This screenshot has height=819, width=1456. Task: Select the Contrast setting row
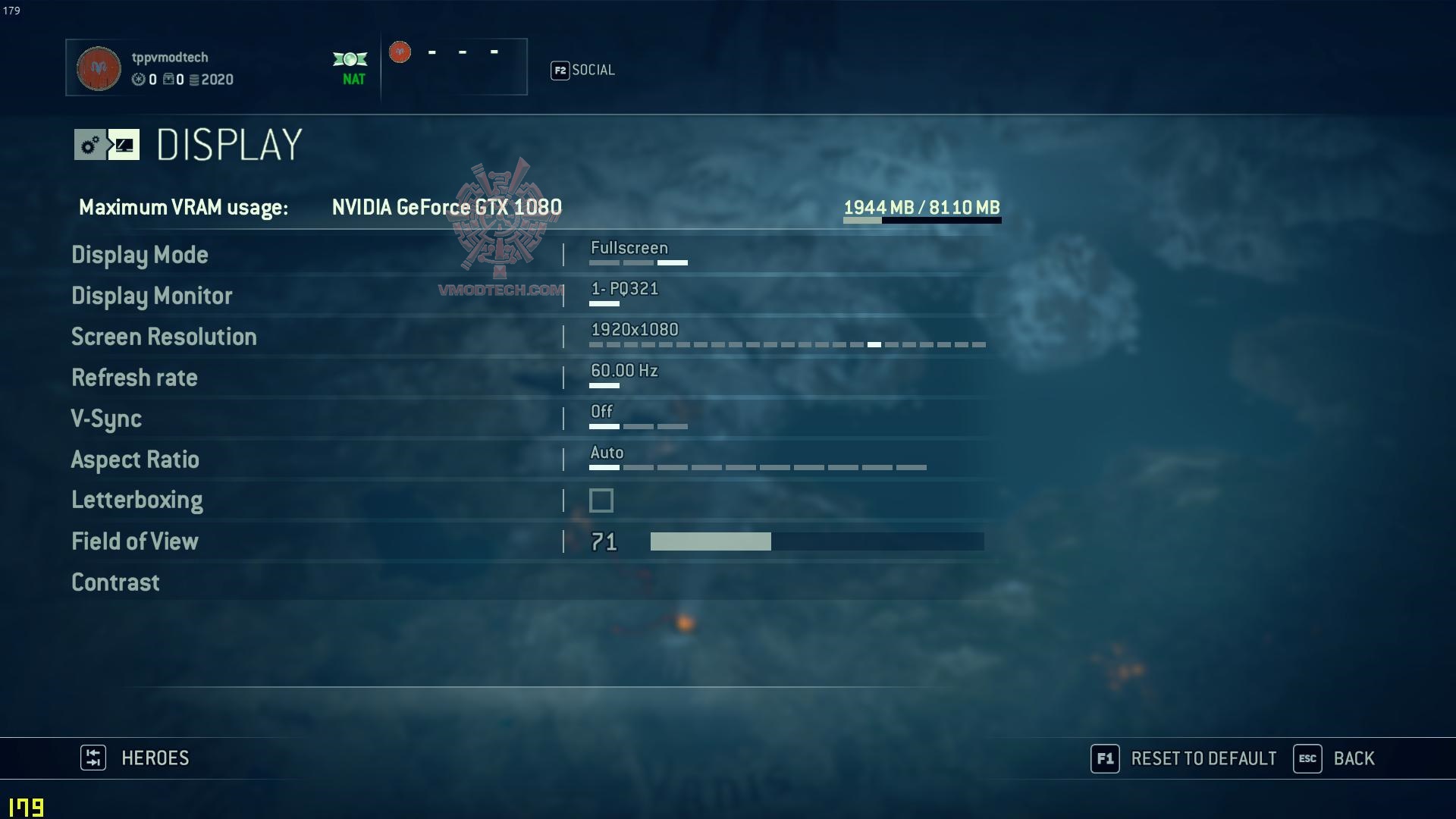pos(115,582)
